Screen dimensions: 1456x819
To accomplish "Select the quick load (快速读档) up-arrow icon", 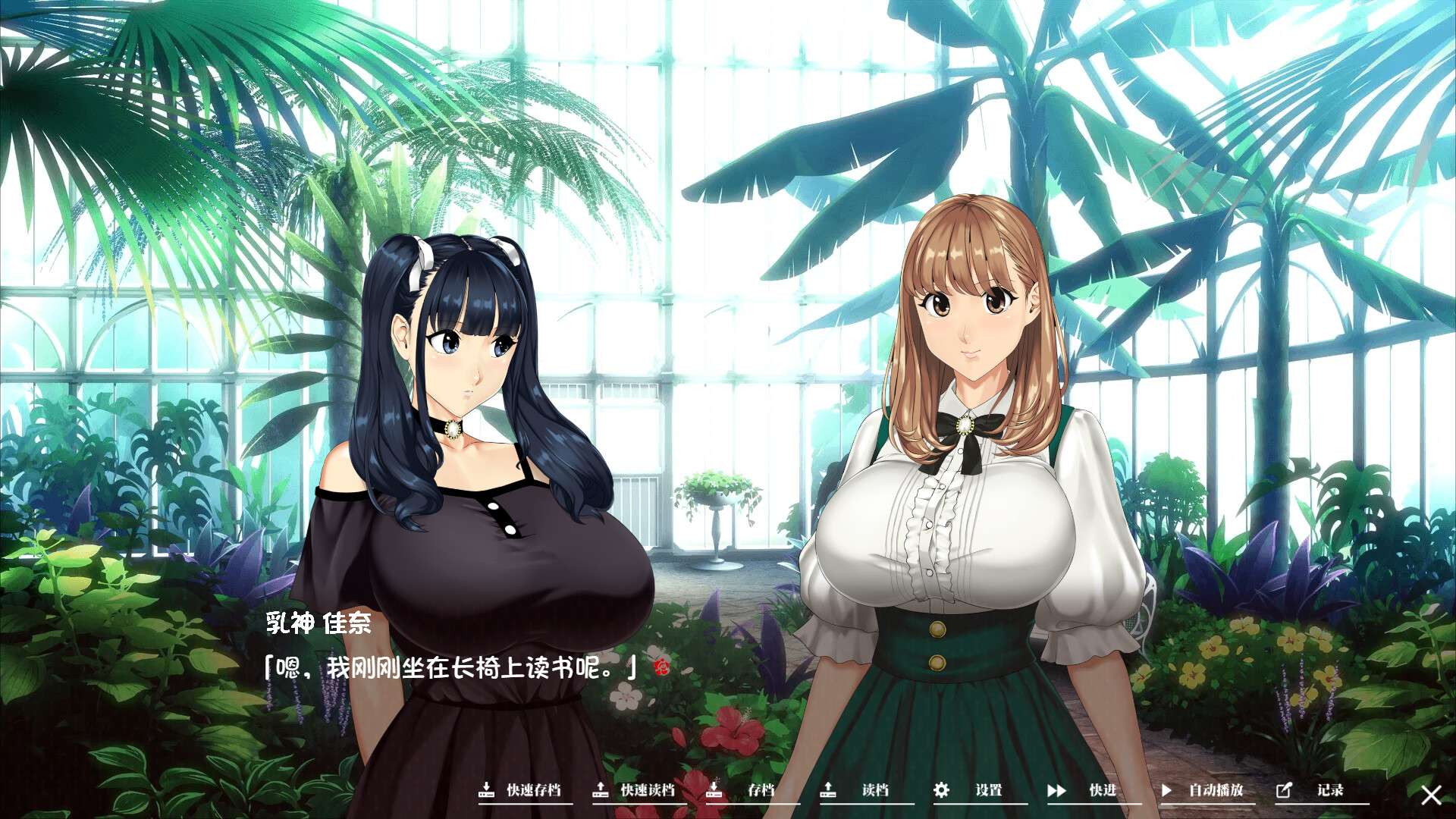I will 603,790.
